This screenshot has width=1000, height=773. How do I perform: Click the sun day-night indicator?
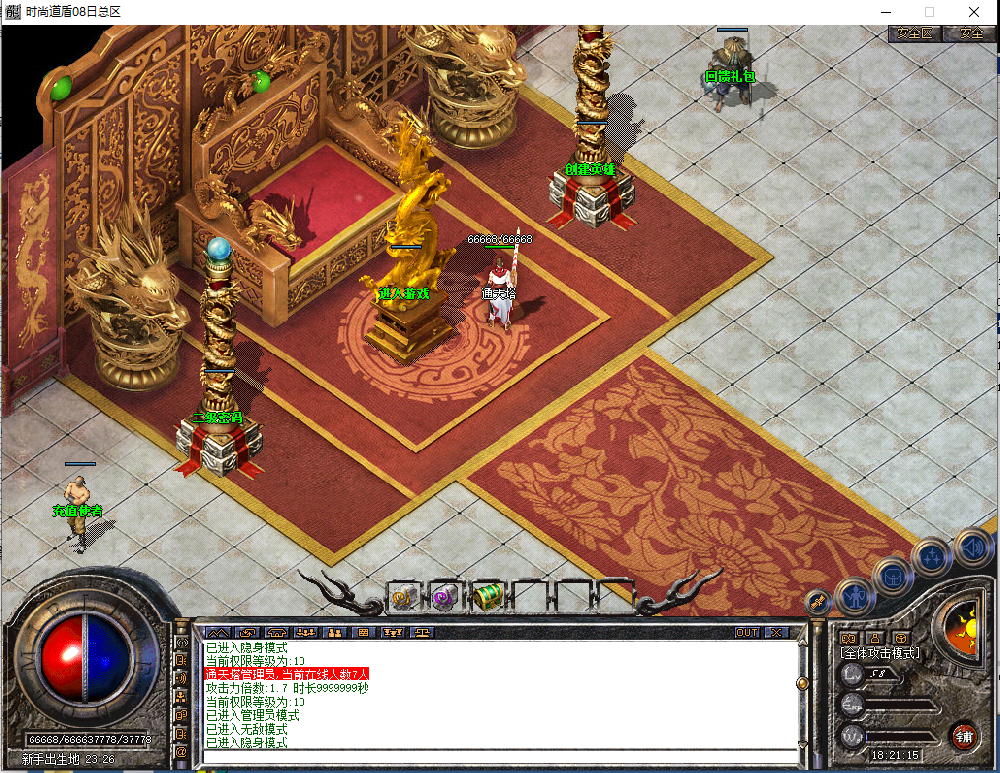[964, 632]
